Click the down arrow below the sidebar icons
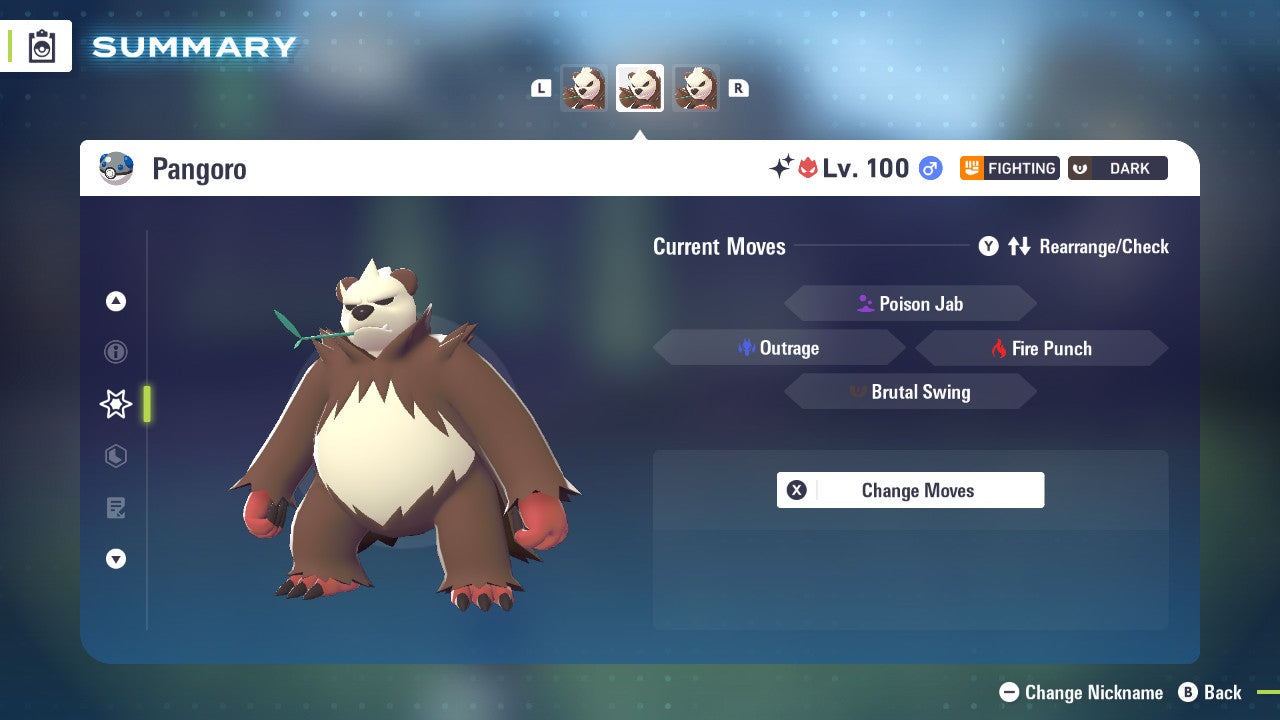The image size is (1280, 720). click(115, 559)
